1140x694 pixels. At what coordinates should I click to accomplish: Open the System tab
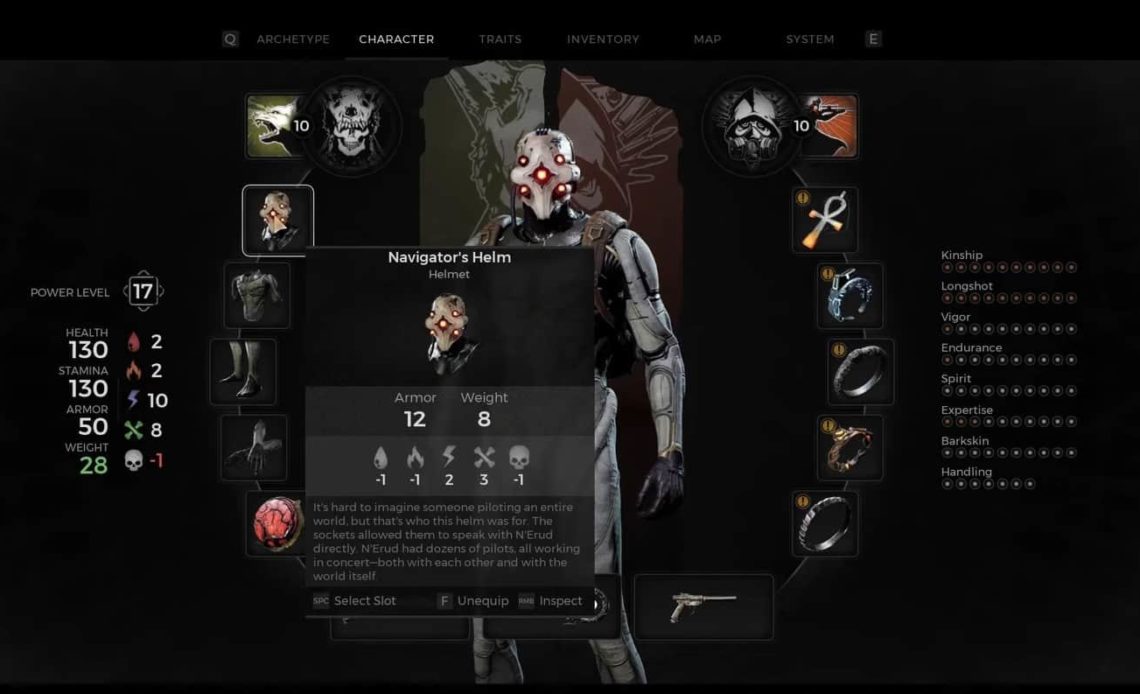(x=810, y=39)
